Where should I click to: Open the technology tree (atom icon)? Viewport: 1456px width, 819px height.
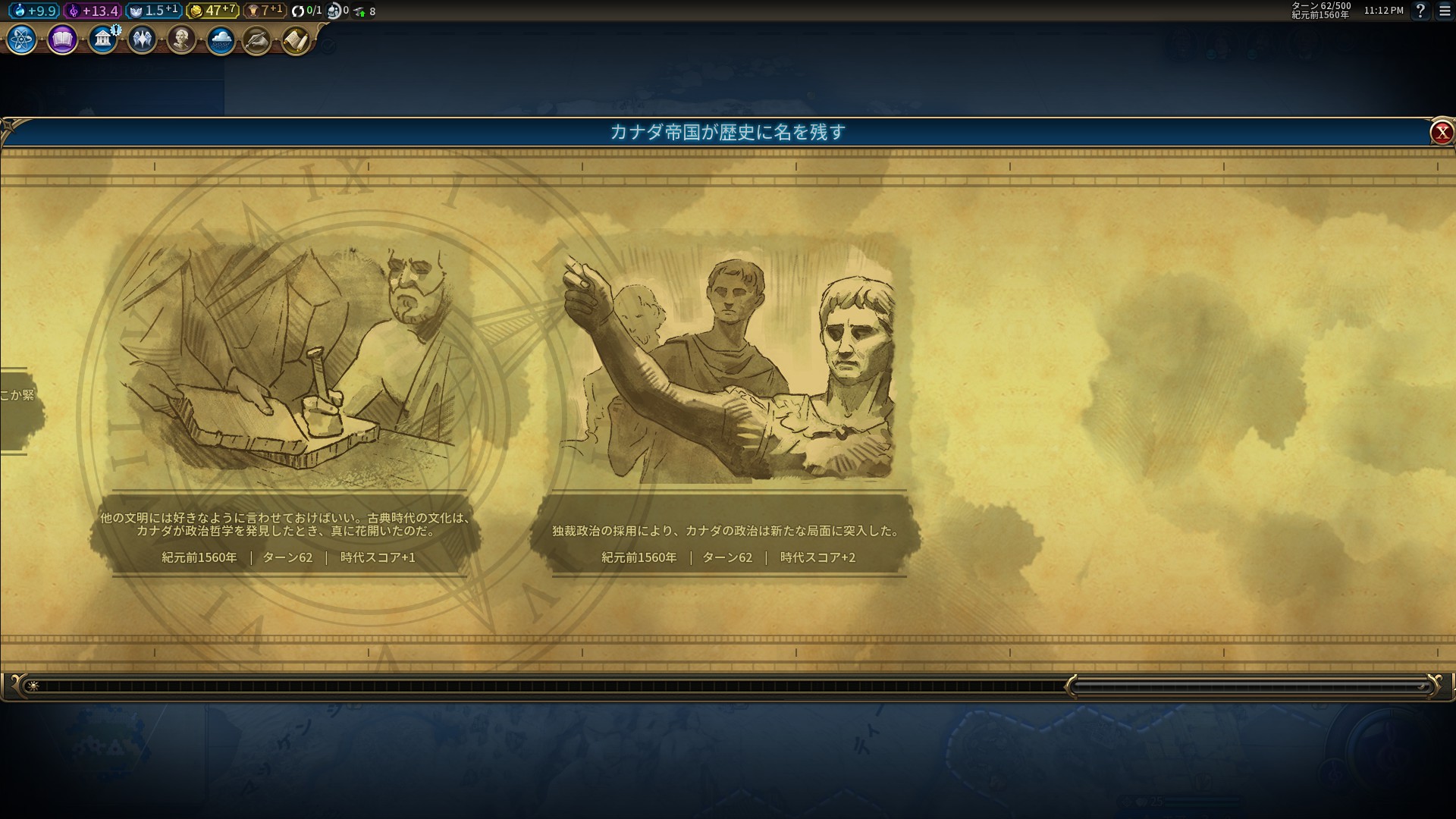tap(22, 39)
